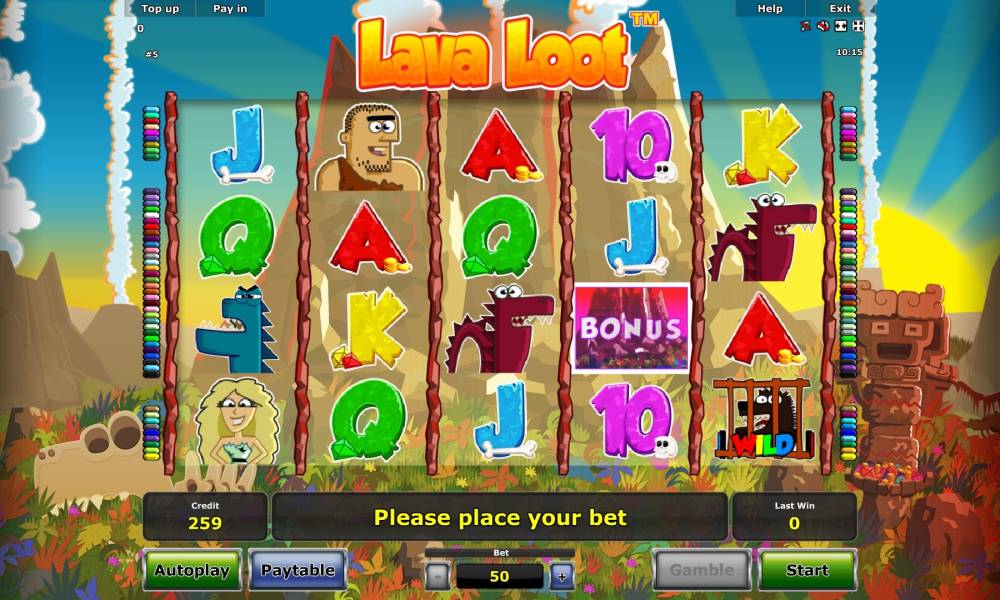
Task: Click the greyed-out Gamble button
Action: point(702,570)
